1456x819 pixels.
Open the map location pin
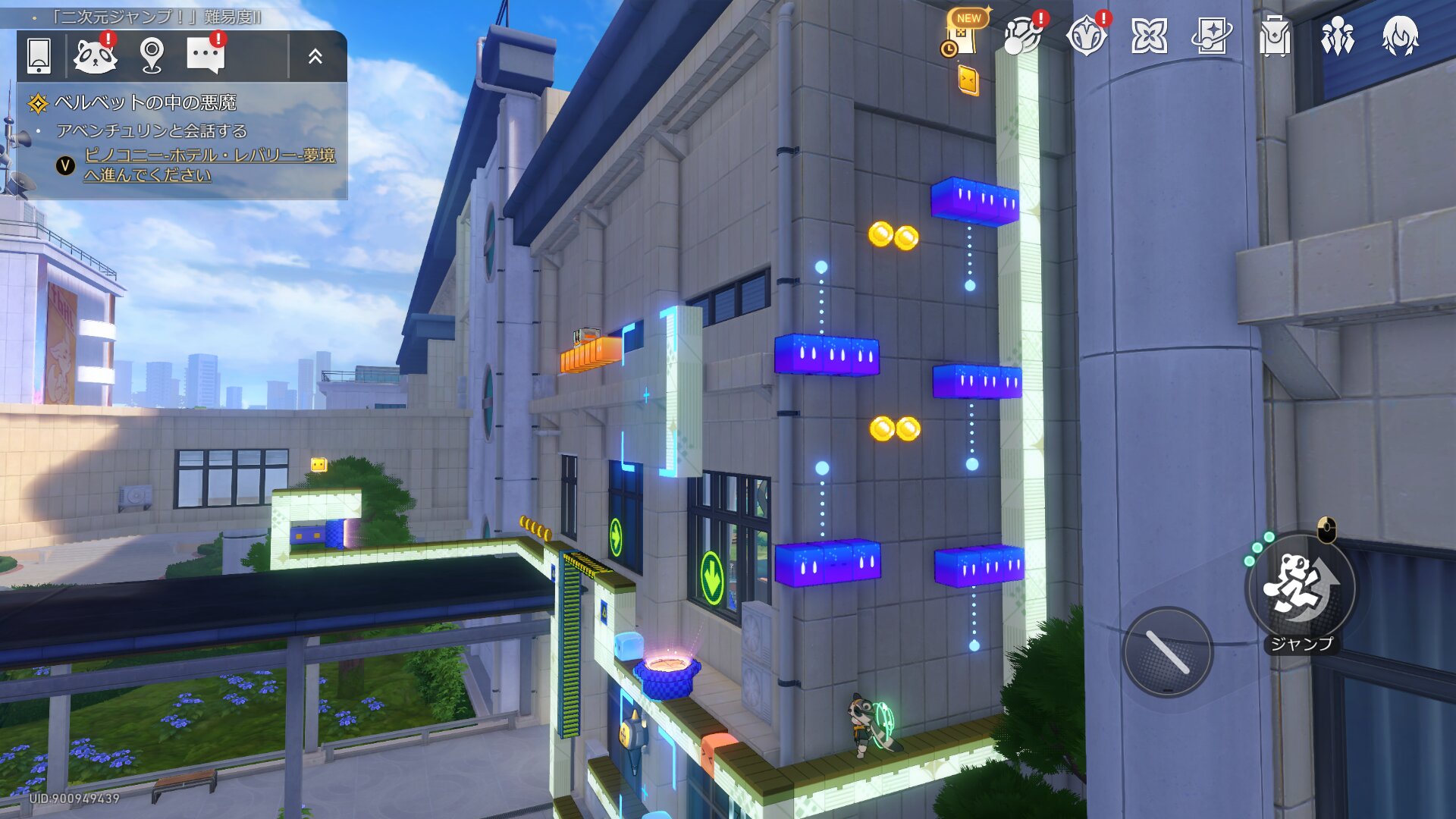click(x=152, y=55)
